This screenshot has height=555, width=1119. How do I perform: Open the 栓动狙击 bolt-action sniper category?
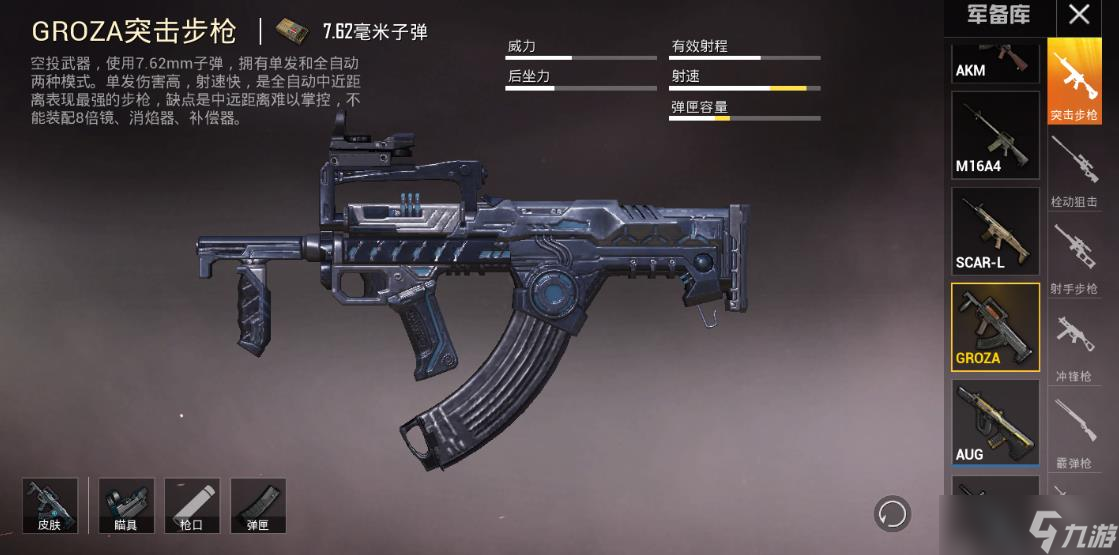click(x=1074, y=170)
